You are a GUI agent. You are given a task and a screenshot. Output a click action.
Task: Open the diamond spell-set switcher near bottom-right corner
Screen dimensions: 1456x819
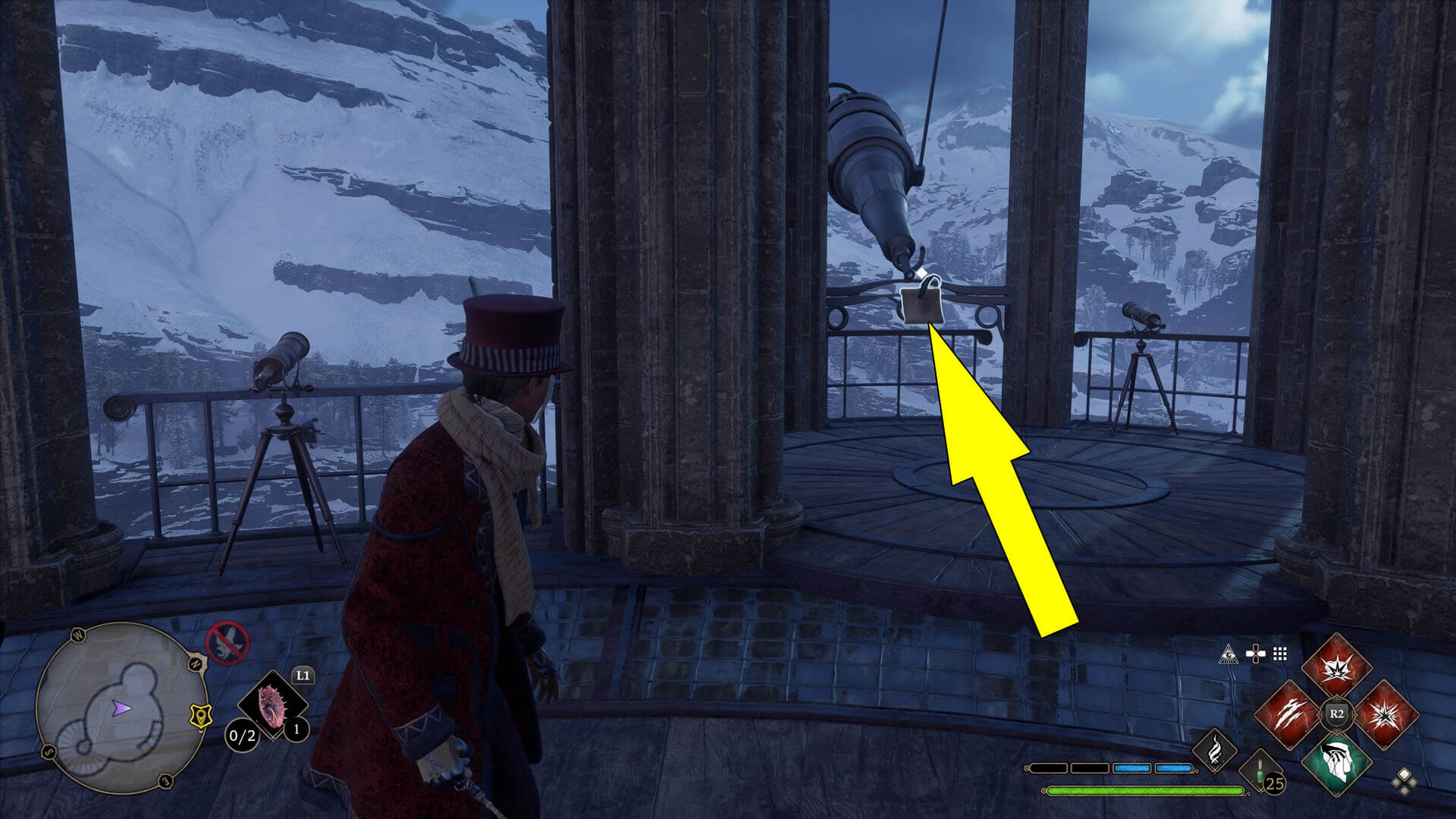point(1404,783)
